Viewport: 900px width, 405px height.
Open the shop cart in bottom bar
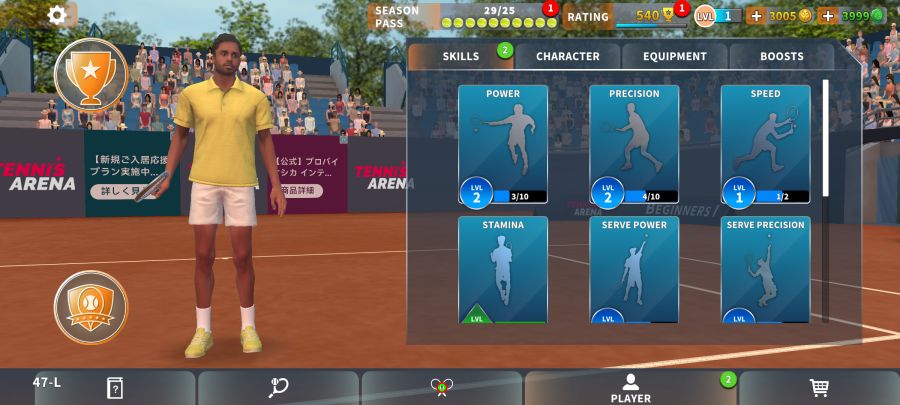(x=818, y=388)
